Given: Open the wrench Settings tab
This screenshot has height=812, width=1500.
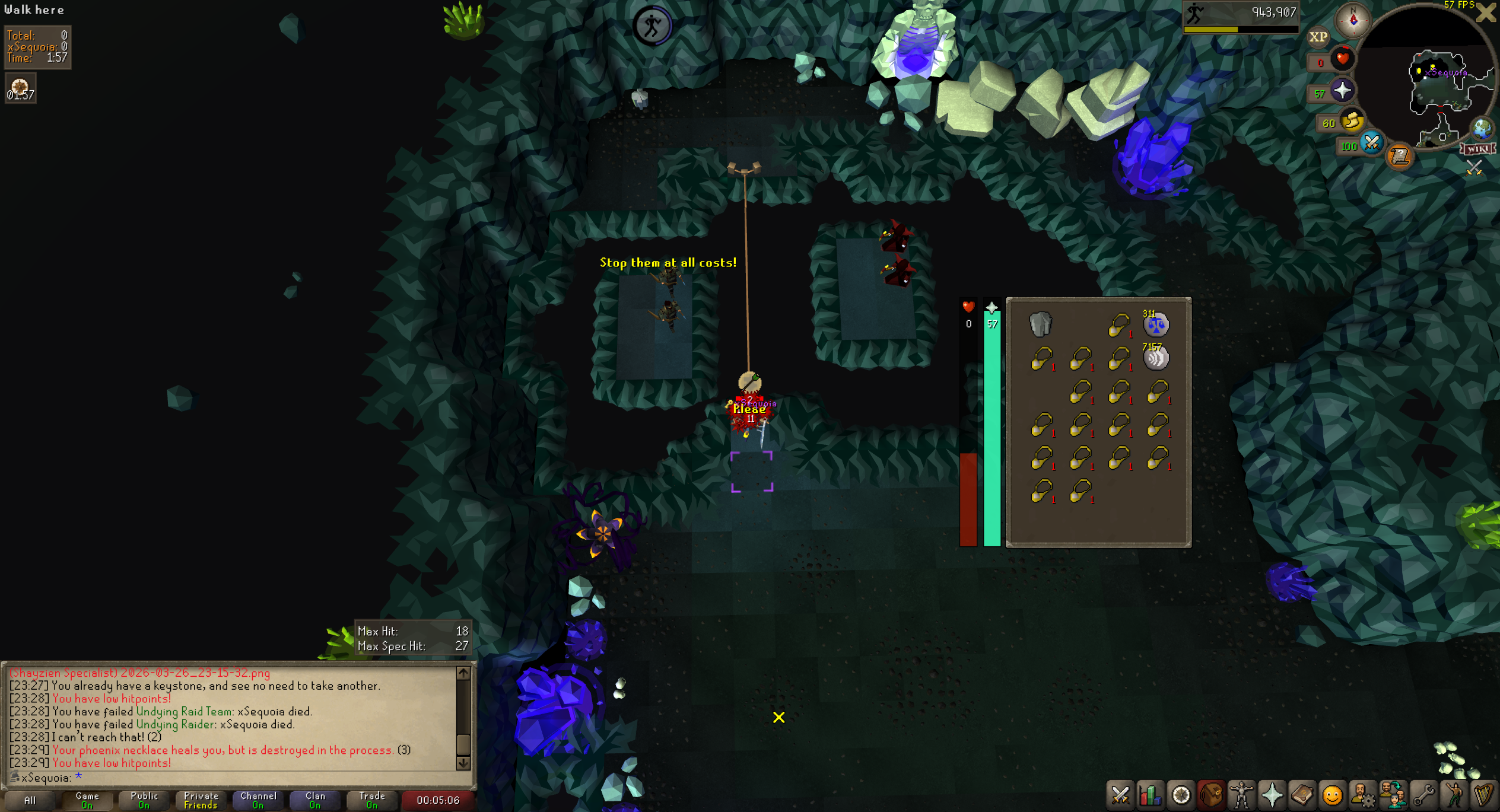Looking at the screenshot, I should tap(1423, 795).
